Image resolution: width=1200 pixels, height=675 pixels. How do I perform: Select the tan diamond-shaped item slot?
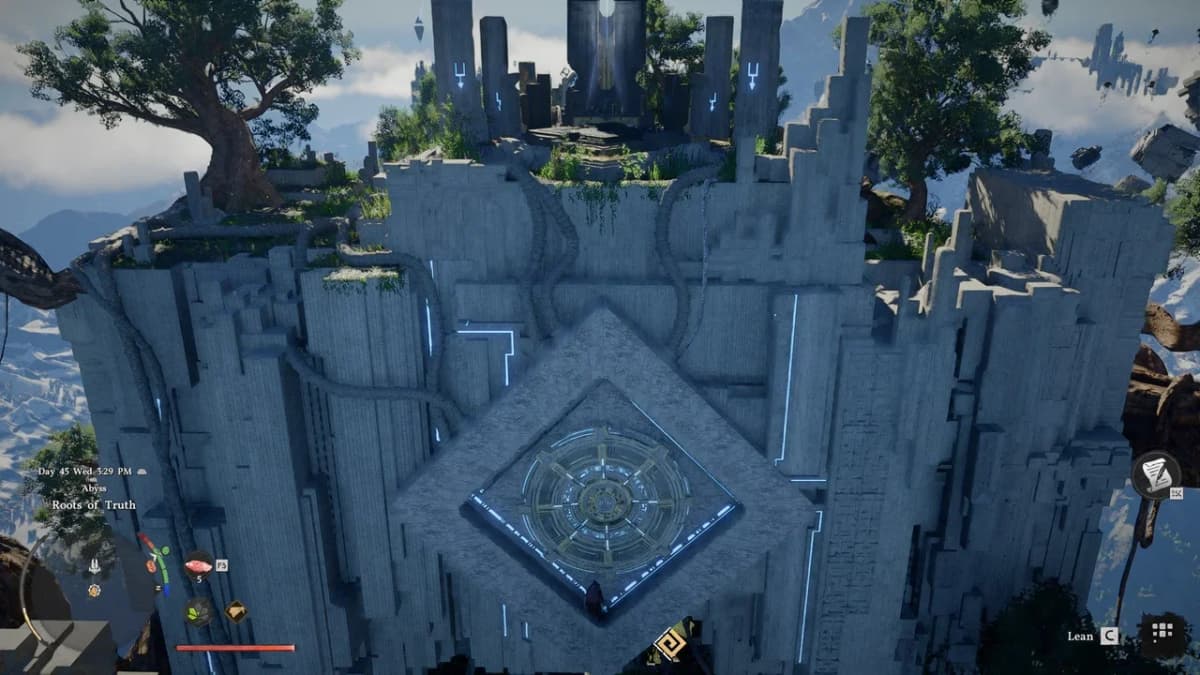click(236, 610)
